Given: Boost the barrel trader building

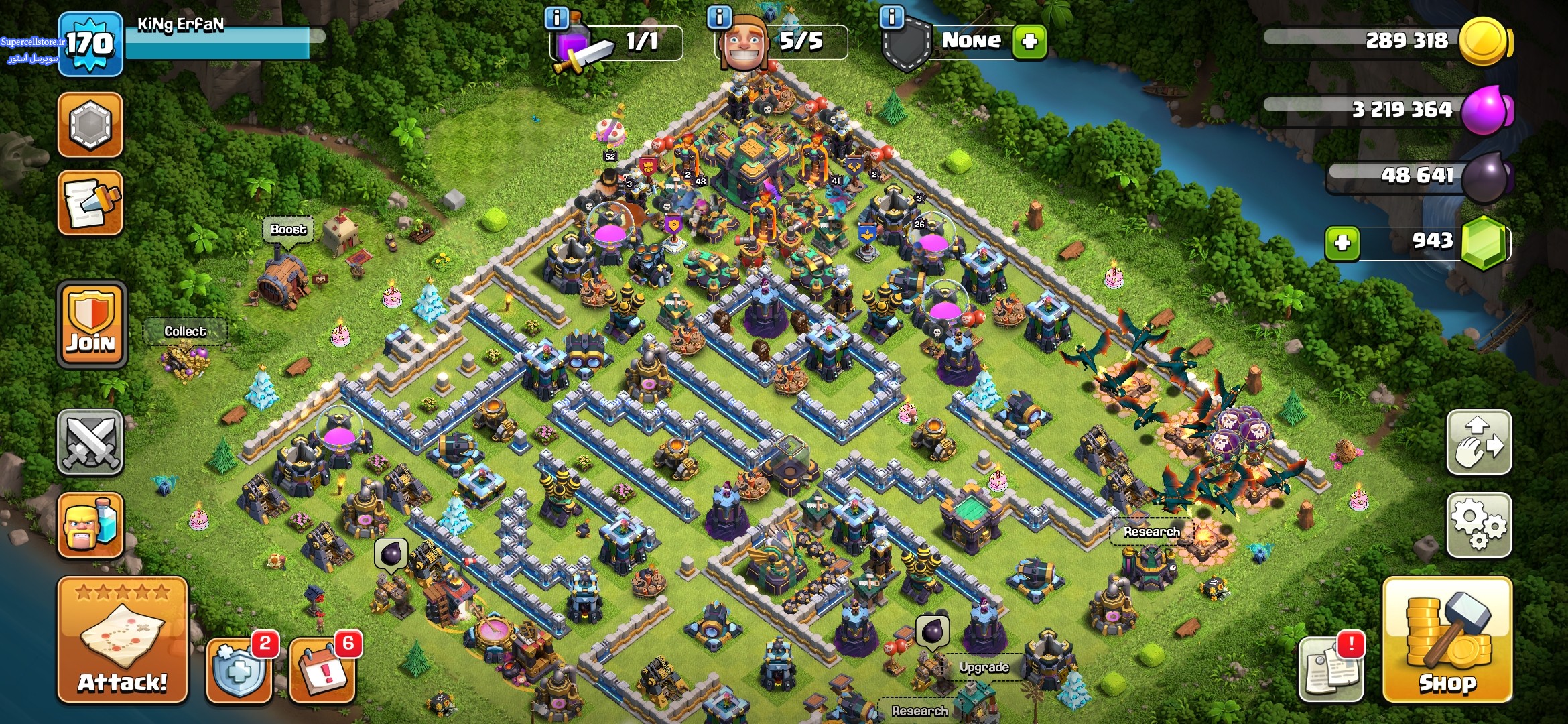Looking at the screenshot, I should (x=288, y=229).
